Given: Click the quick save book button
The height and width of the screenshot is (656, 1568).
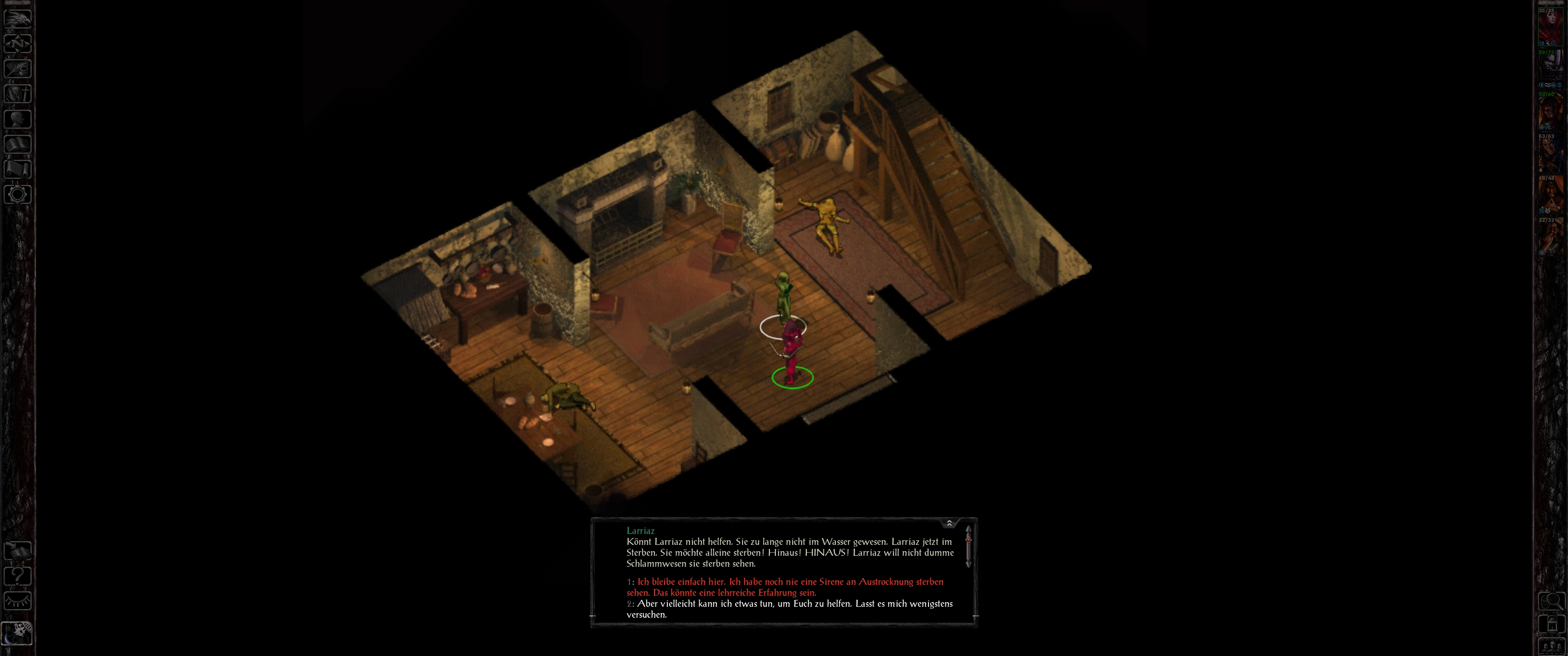Looking at the screenshot, I should pyautogui.click(x=18, y=551).
